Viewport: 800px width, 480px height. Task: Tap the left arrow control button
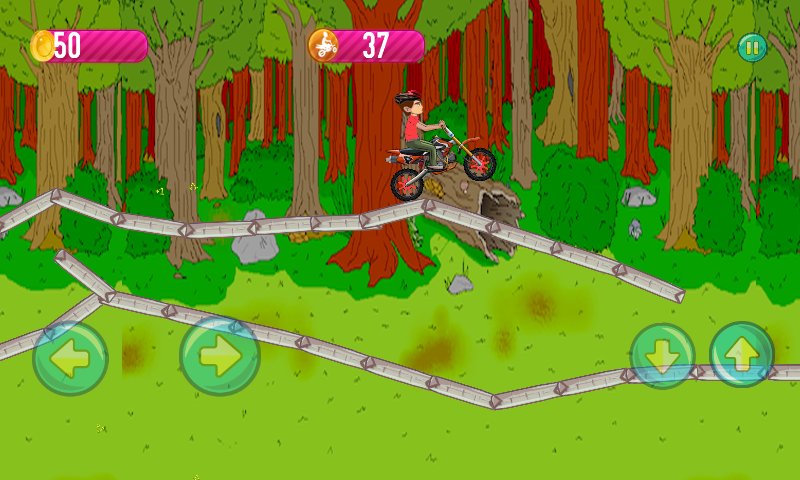pos(70,358)
